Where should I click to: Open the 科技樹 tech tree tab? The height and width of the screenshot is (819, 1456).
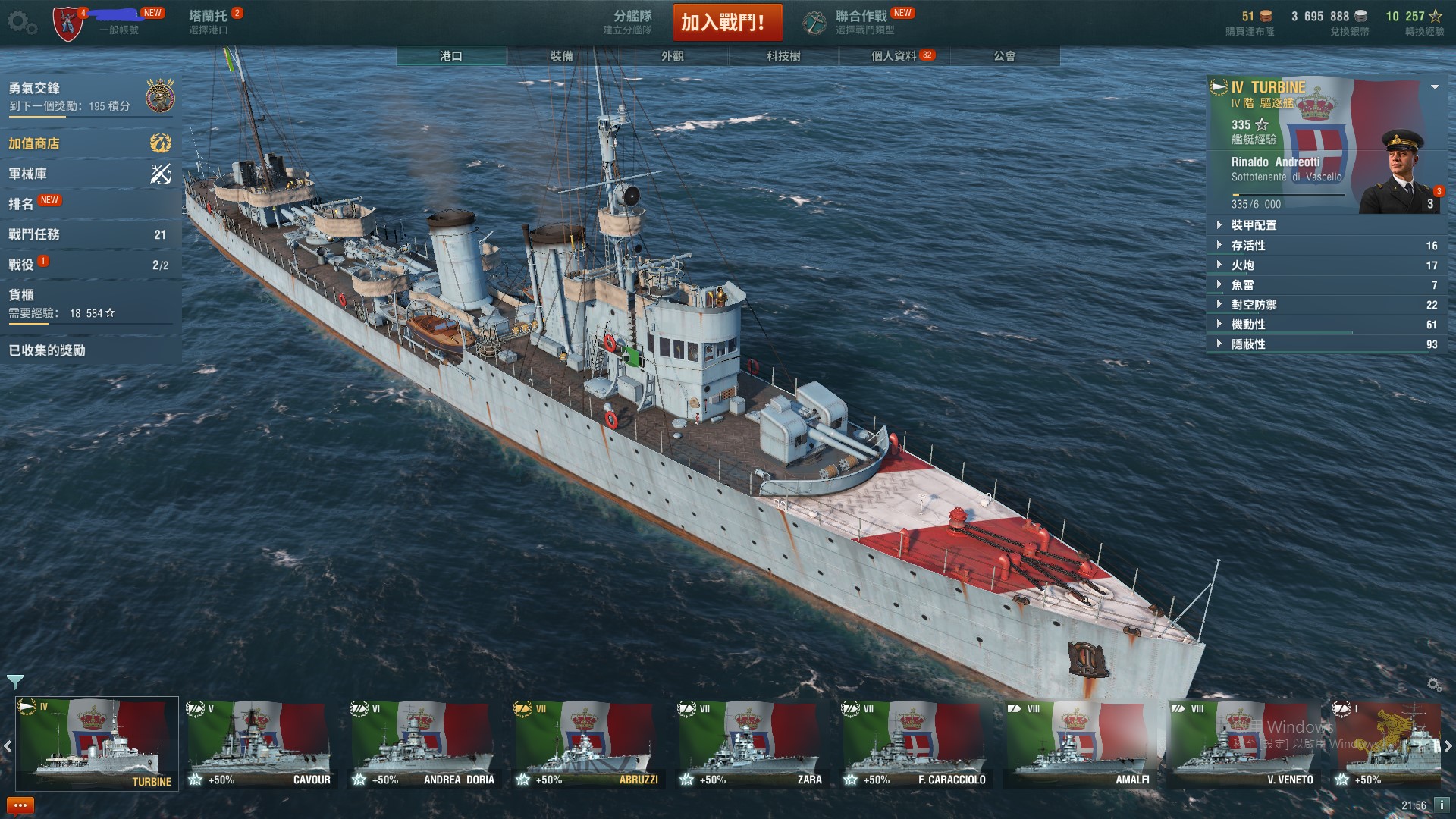(x=783, y=56)
